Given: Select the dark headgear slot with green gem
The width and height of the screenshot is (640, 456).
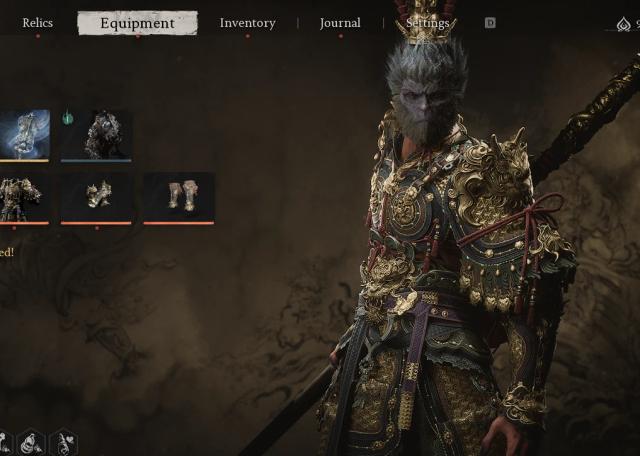Looking at the screenshot, I should coord(97,135).
